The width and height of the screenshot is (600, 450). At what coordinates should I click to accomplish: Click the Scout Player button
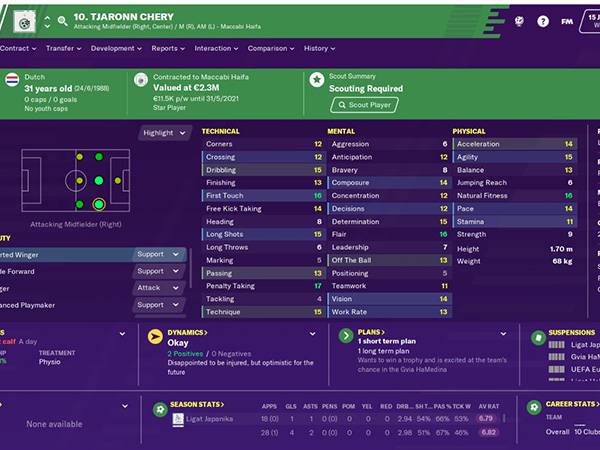click(365, 104)
